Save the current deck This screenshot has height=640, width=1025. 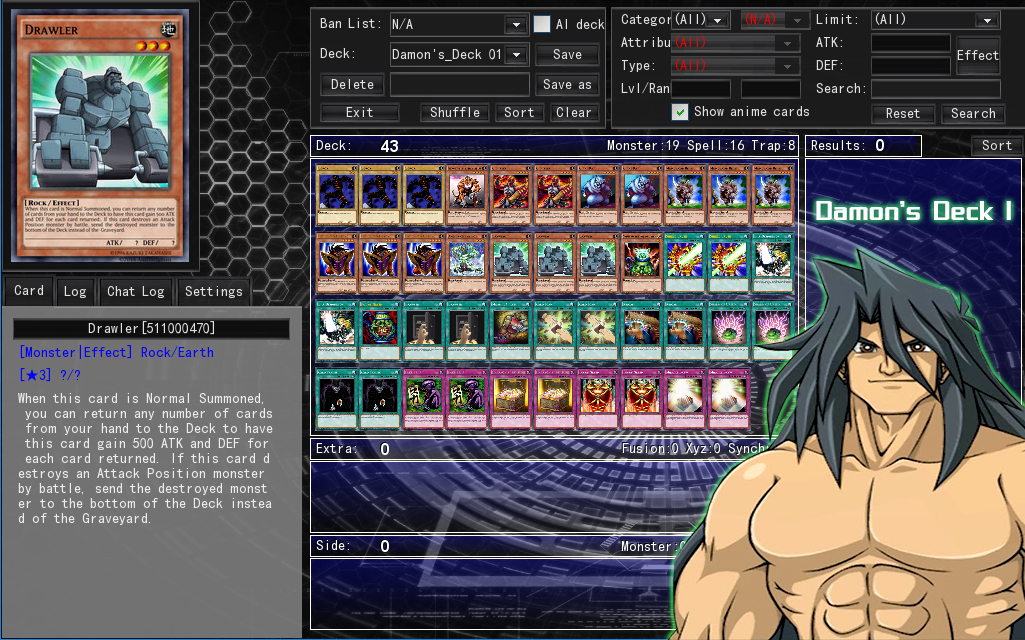click(567, 54)
